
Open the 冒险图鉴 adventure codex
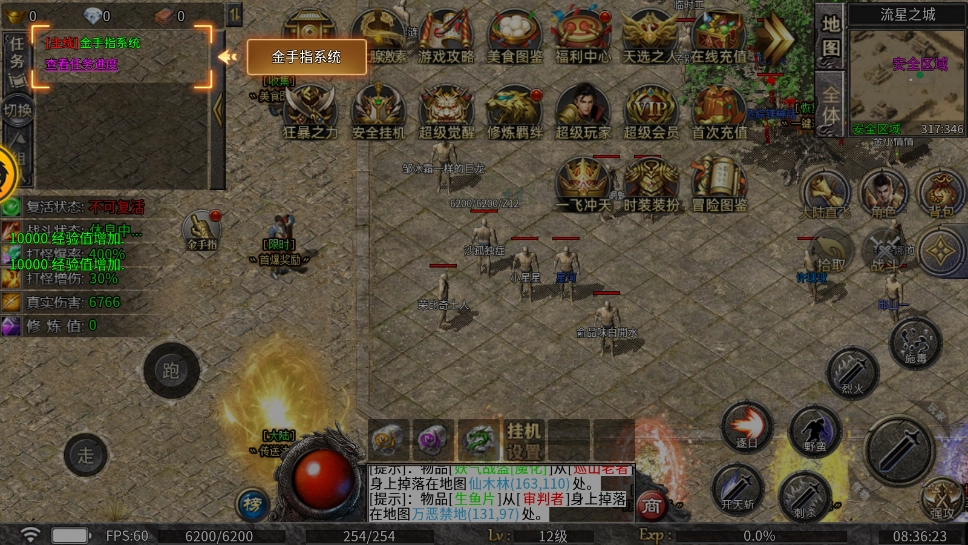719,184
